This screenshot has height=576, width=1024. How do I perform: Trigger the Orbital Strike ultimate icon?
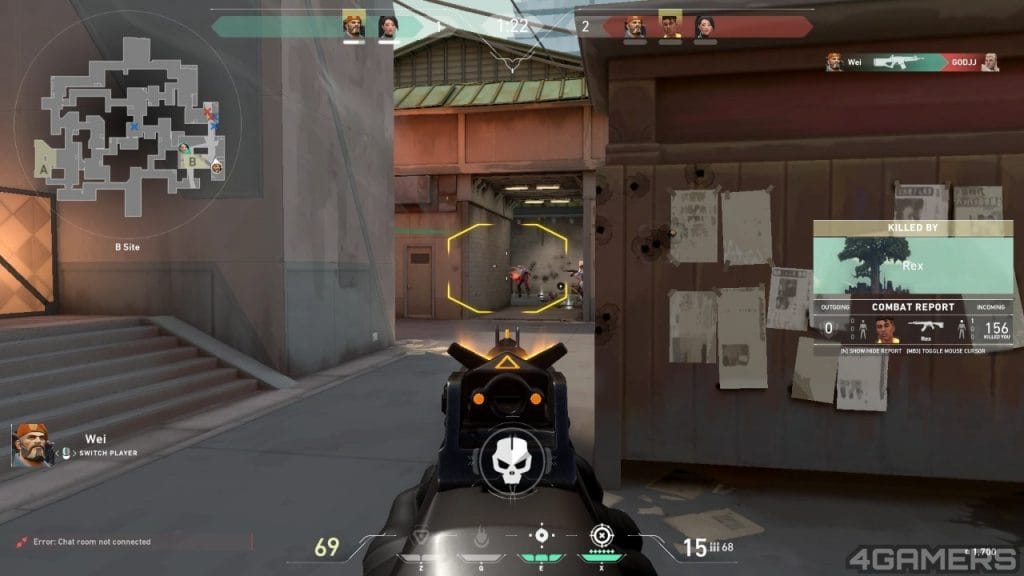601,537
